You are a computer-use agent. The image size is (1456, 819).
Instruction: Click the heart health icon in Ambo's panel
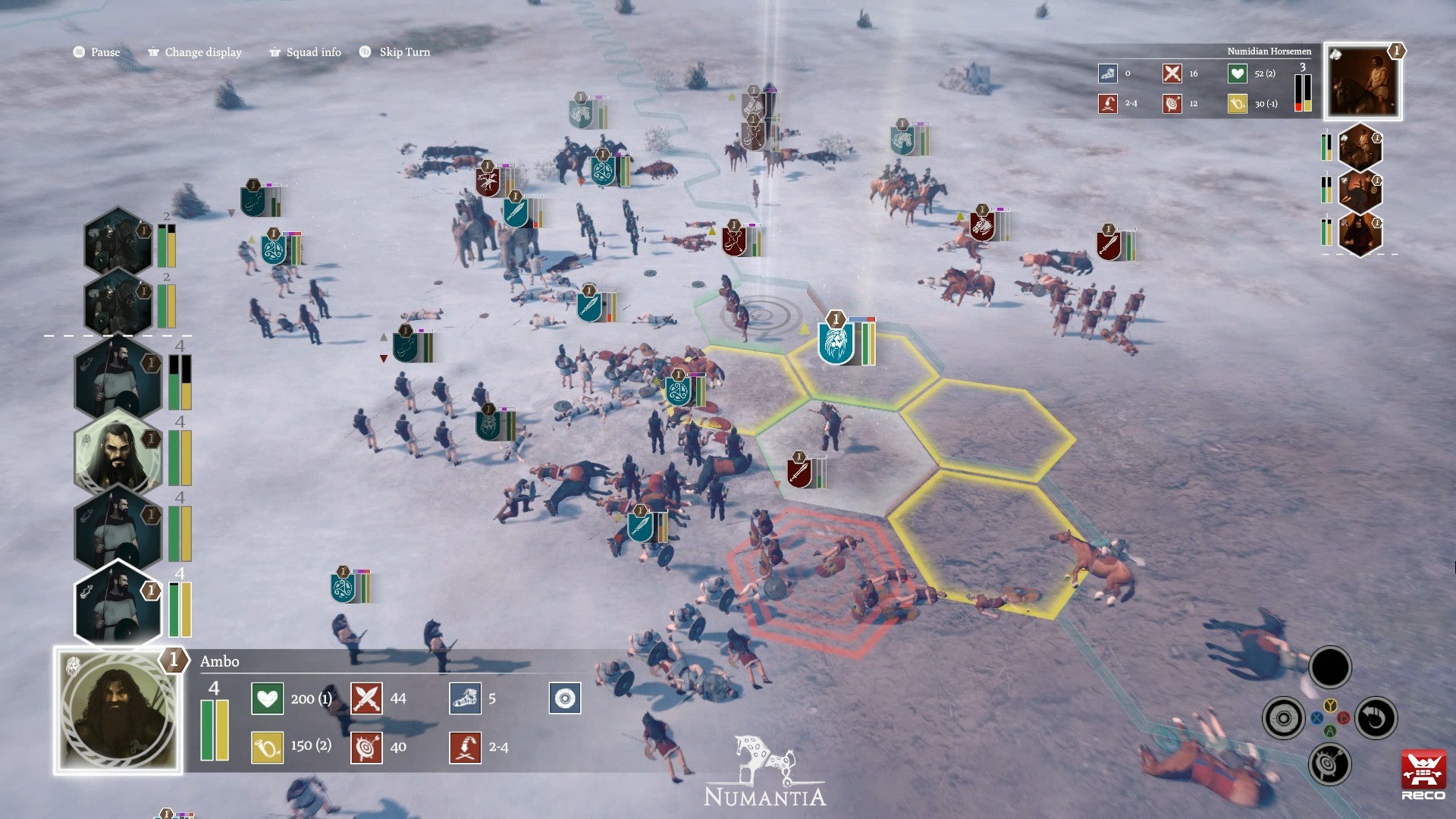267,698
